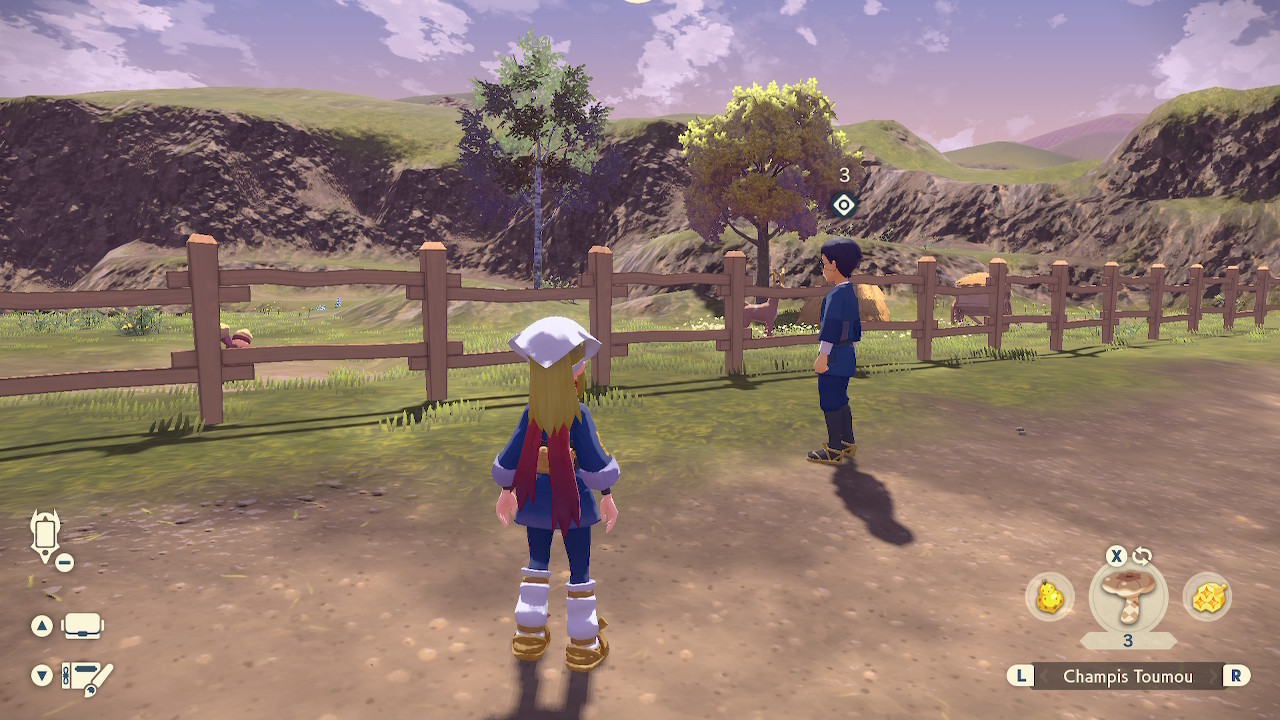The image size is (1280, 720).
Task: Pick the golden honeycomb item slot
Action: 1207,597
